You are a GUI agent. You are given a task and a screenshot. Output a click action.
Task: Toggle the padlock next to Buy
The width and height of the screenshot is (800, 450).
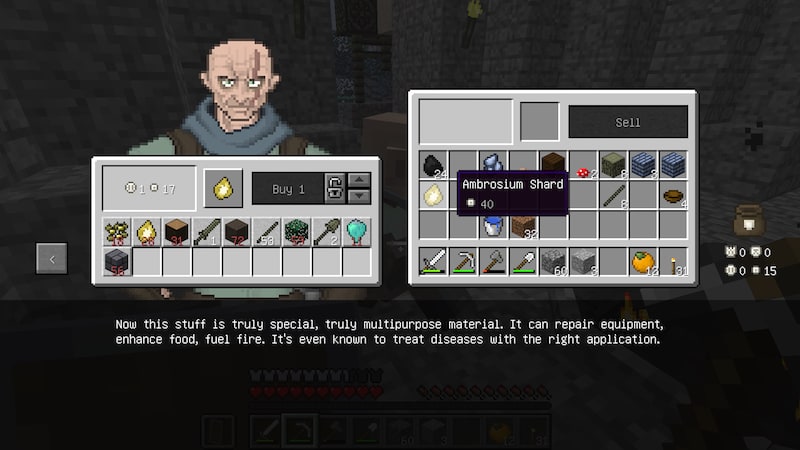tap(335, 188)
